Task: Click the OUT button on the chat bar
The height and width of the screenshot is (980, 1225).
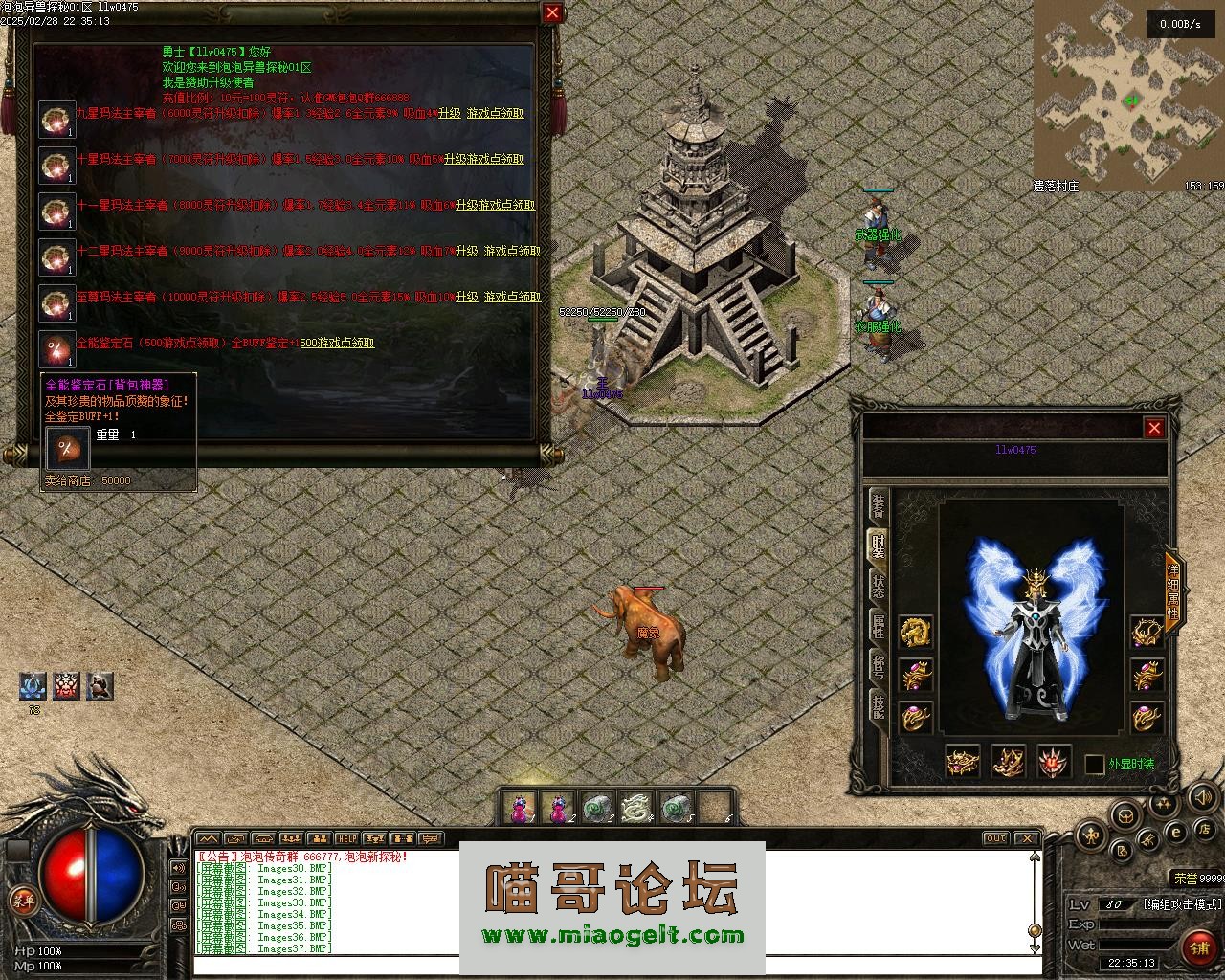Action: pos(996,838)
